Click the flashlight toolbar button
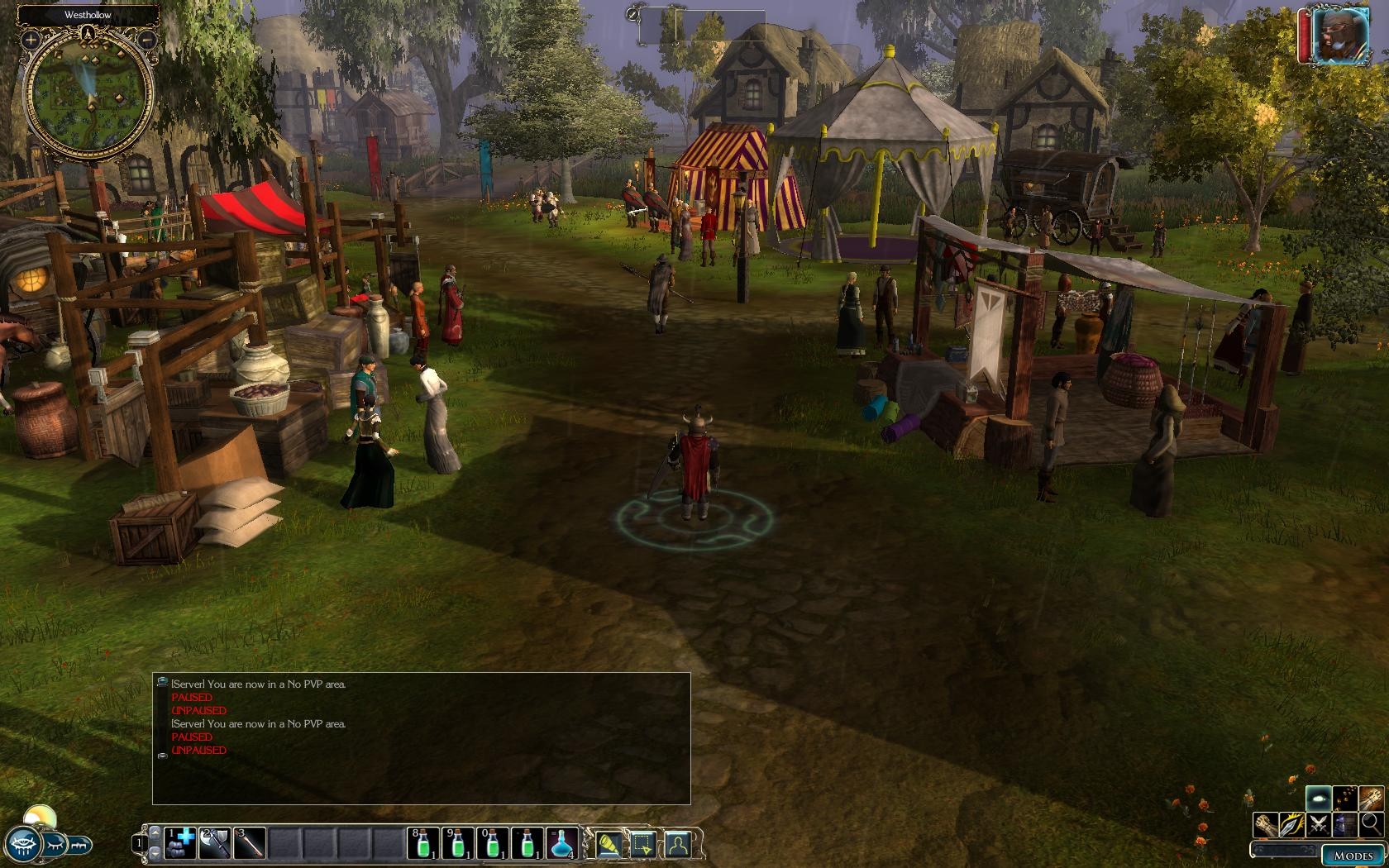Viewport: 1389px width, 868px height. pyautogui.click(x=608, y=844)
